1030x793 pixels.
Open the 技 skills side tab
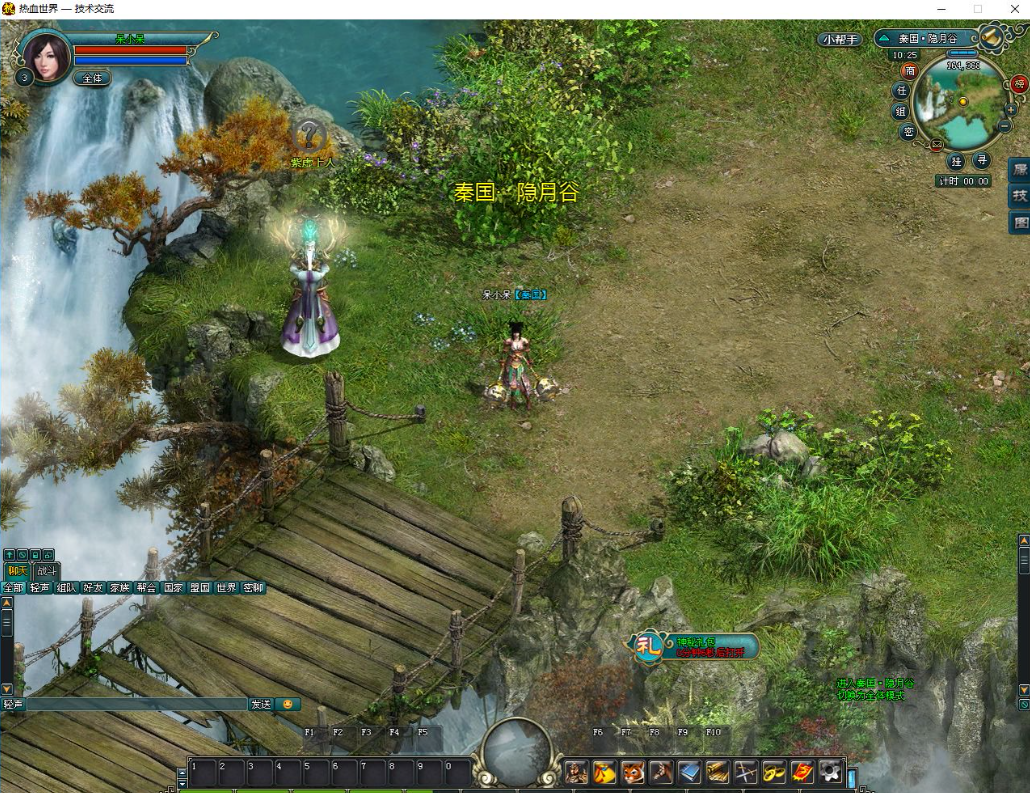click(x=1020, y=196)
